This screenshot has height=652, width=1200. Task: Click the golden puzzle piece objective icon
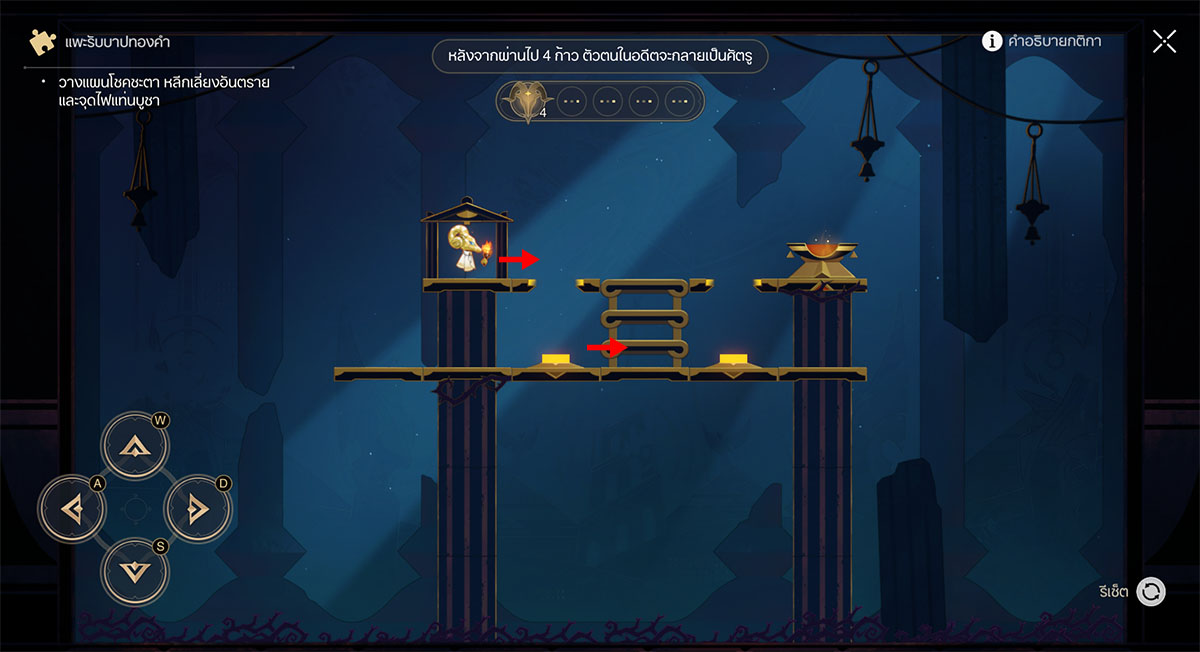[x=42, y=43]
